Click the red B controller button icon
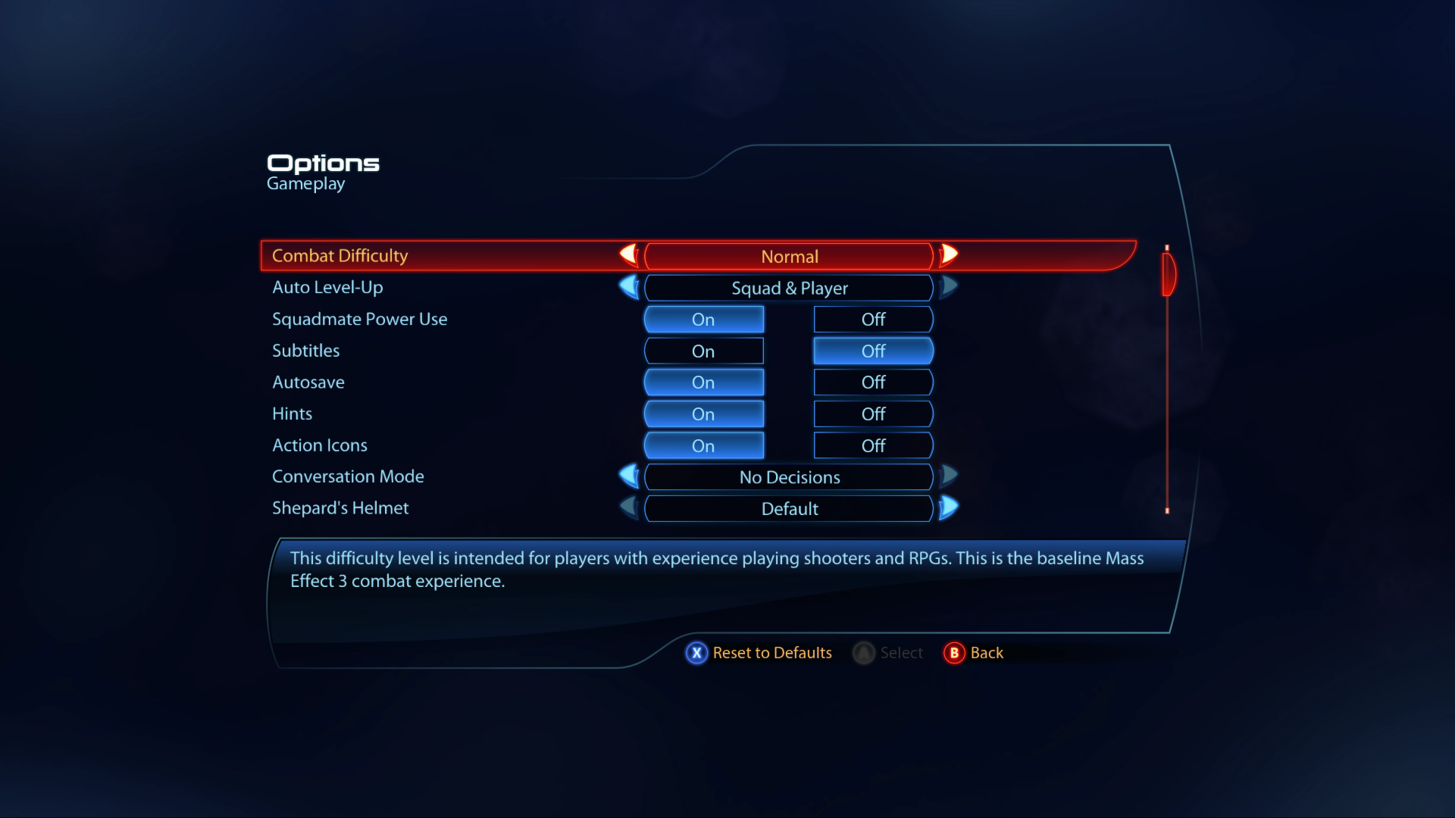This screenshot has width=1455, height=818. (952, 652)
